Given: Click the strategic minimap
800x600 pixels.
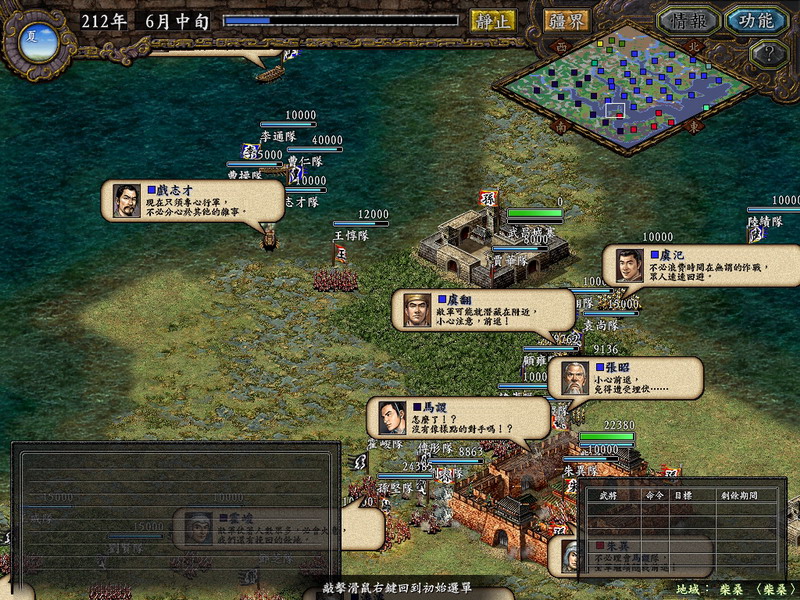Looking at the screenshot, I should pyautogui.click(x=628, y=90).
